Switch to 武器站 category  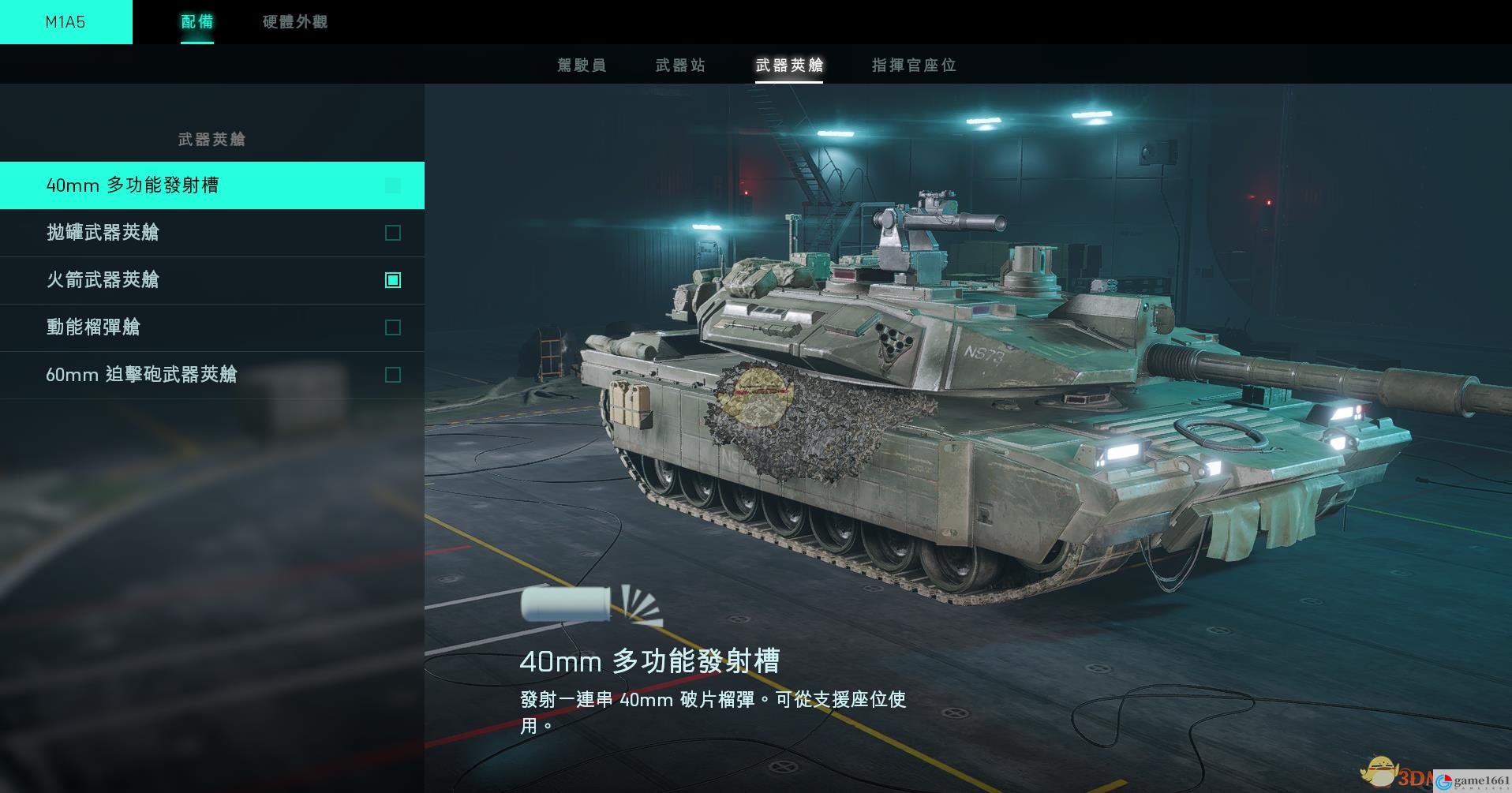[x=680, y=65]
